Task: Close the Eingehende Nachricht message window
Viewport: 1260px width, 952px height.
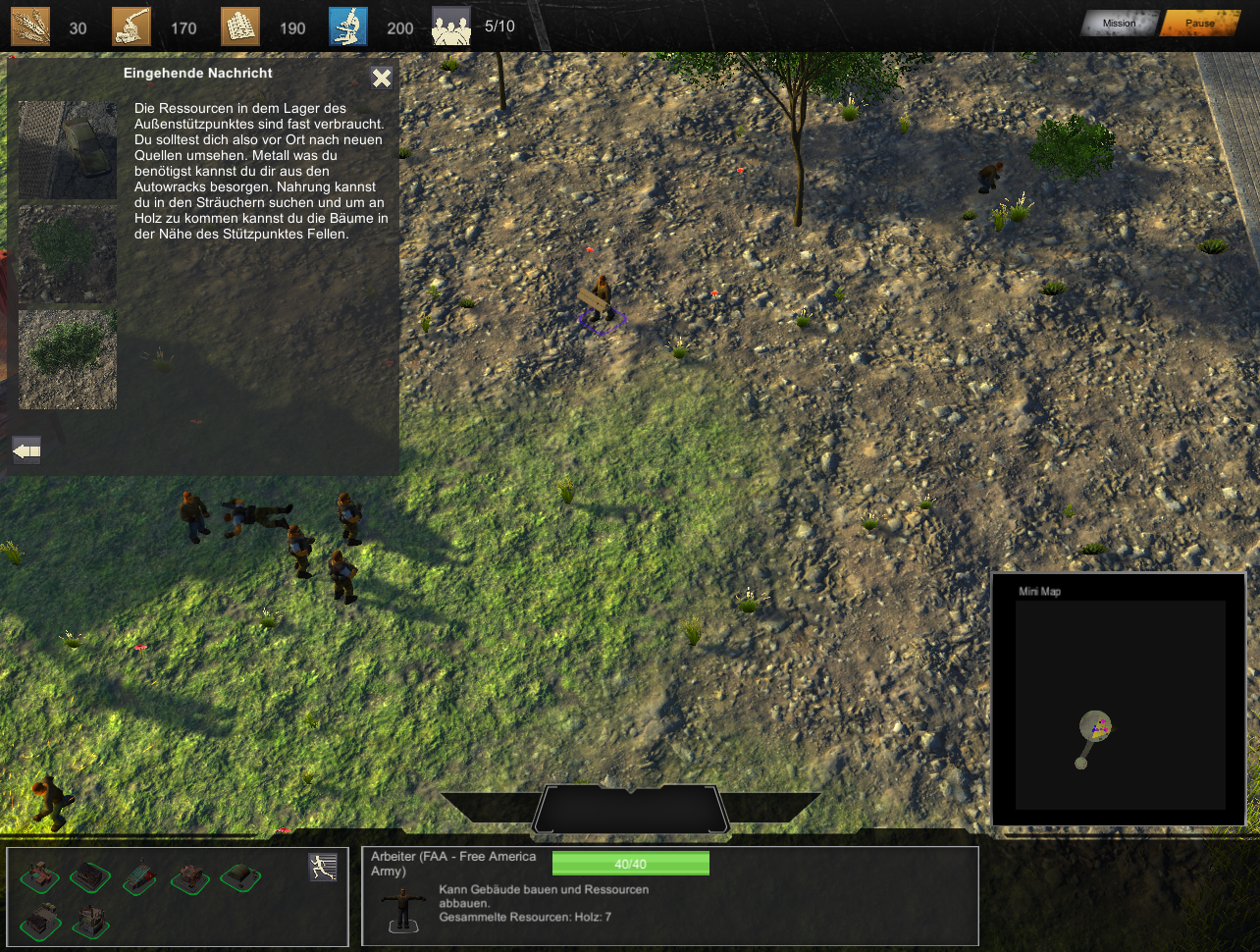Action: pos(382,79)
